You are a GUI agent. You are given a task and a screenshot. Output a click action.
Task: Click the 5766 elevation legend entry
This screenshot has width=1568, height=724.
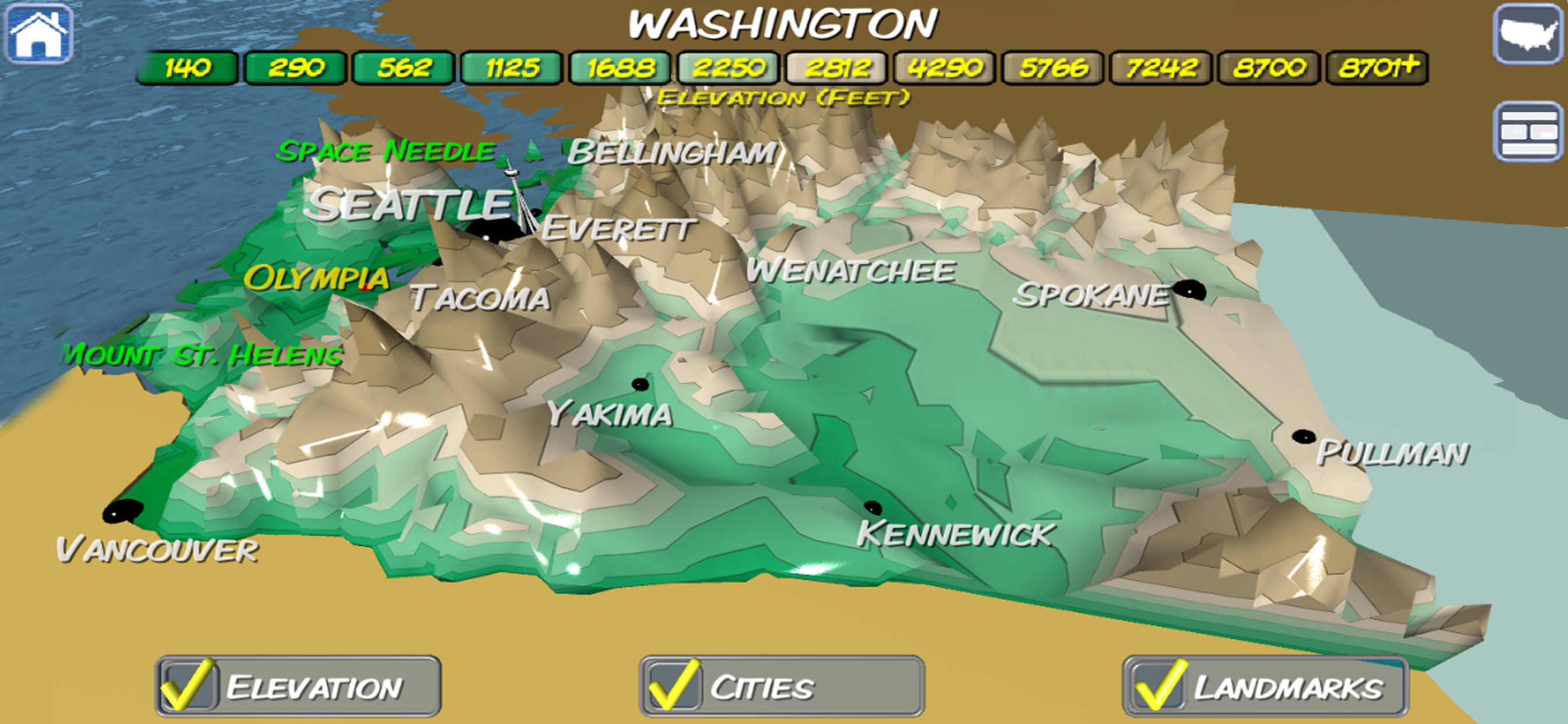click(1053, 68)
